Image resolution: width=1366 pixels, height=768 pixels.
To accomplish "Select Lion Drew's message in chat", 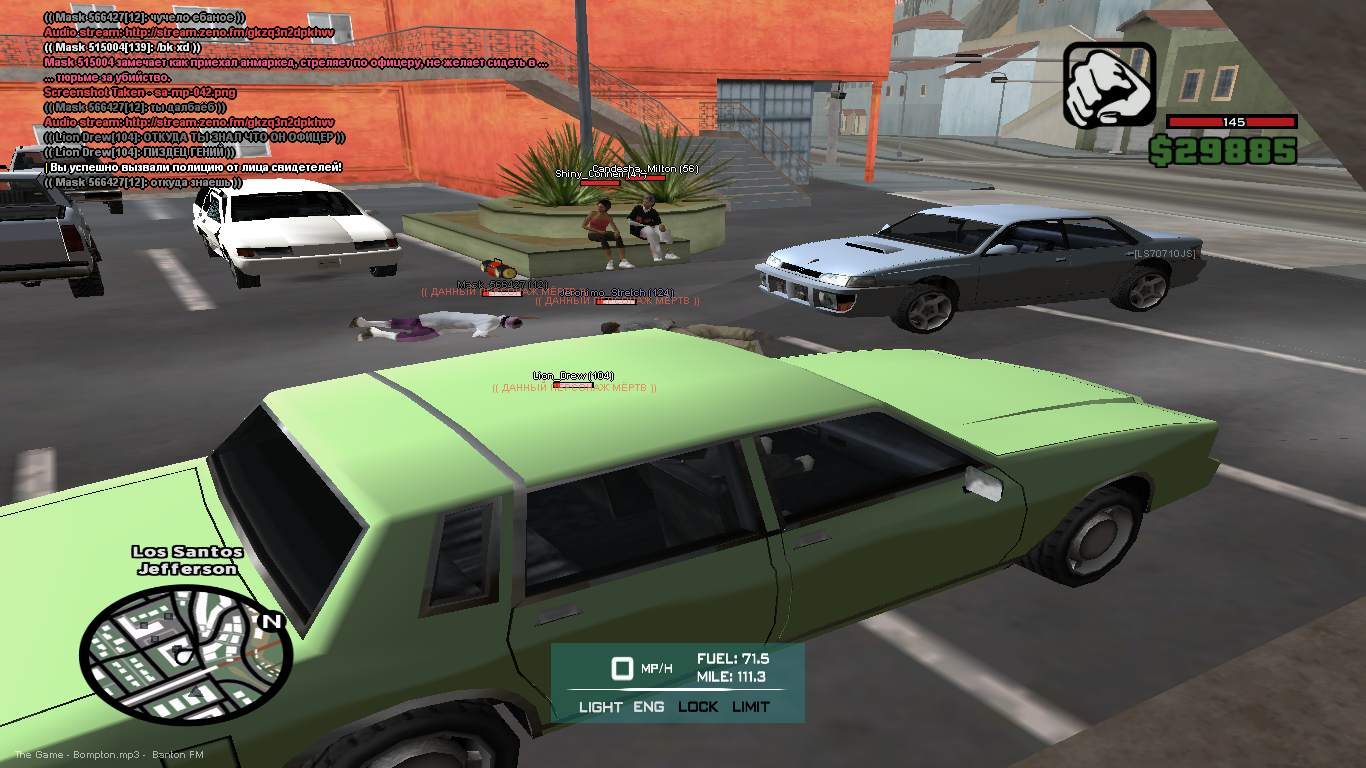I will click(x=194, y=137).
